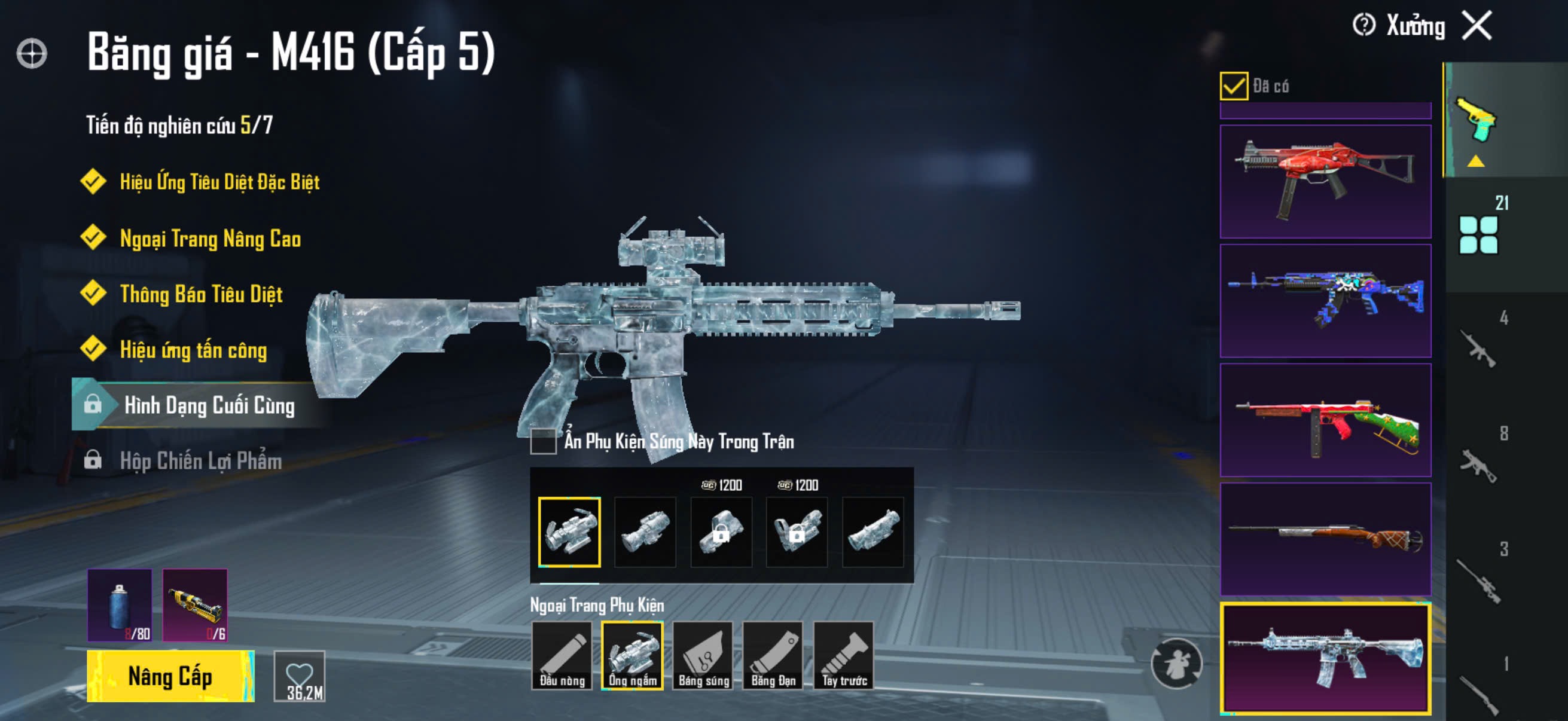Viewport: 1568px width, 721px height.
Task: Switch to the Băng Đạn magazine tab
Action: (773, 655)
